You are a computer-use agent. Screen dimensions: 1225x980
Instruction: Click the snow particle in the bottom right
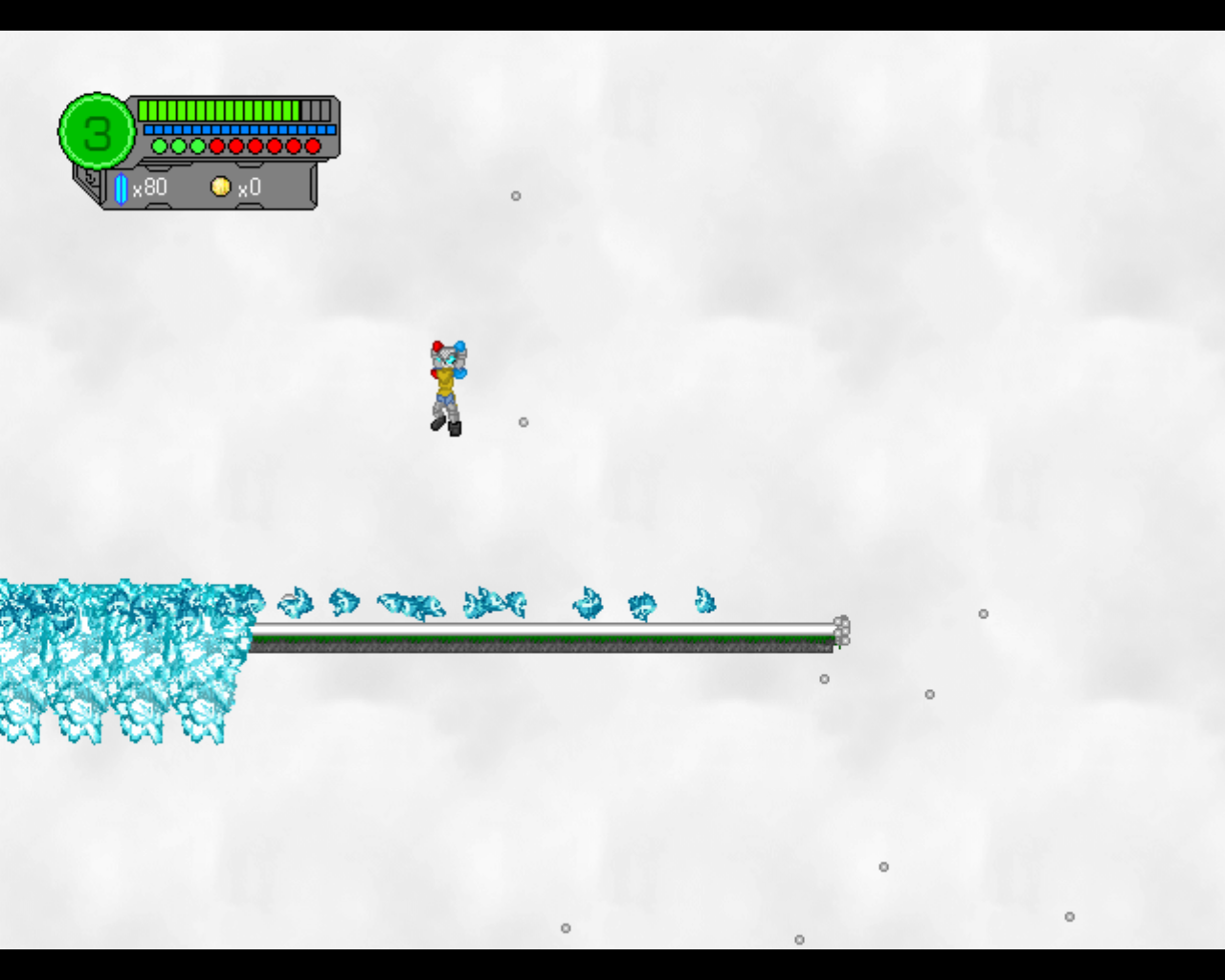pyautogui.click(x=1069, y=915)
